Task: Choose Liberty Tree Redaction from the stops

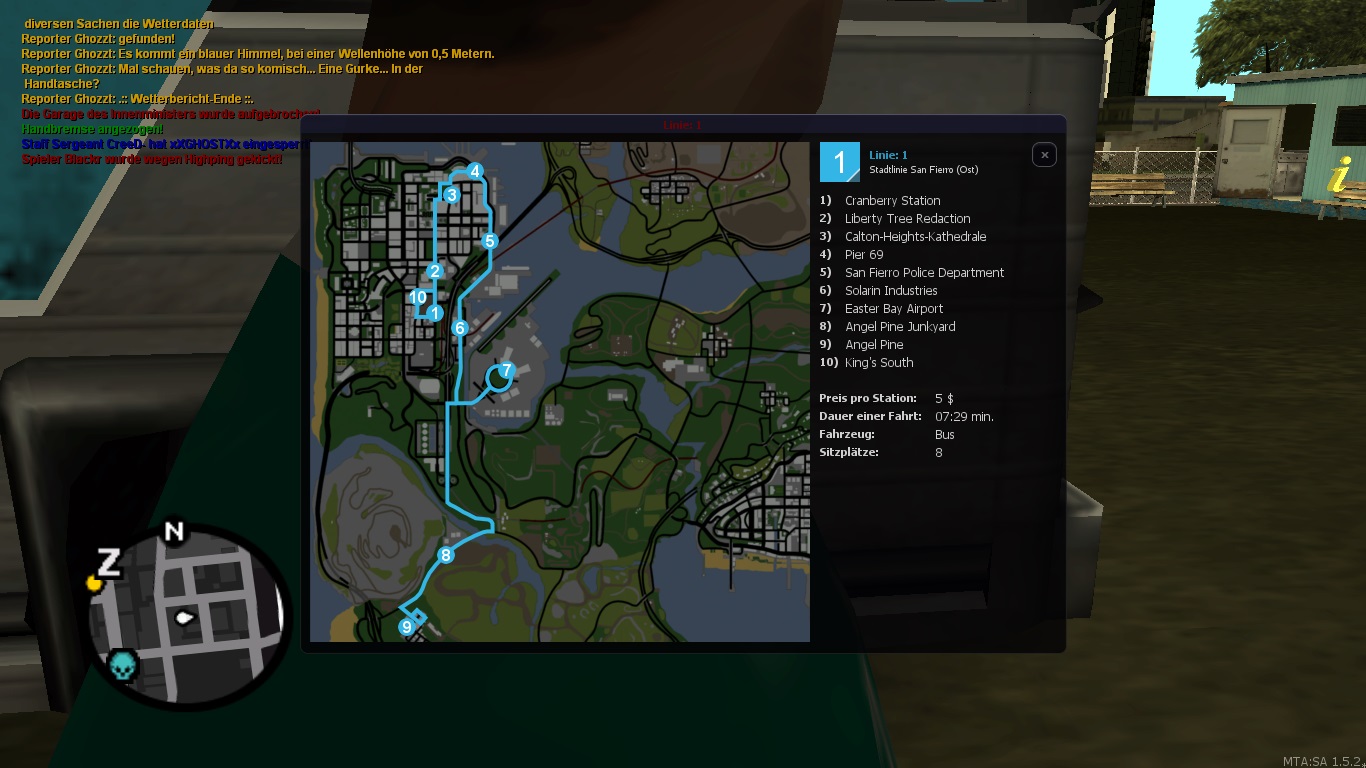Action: (907, 219)
